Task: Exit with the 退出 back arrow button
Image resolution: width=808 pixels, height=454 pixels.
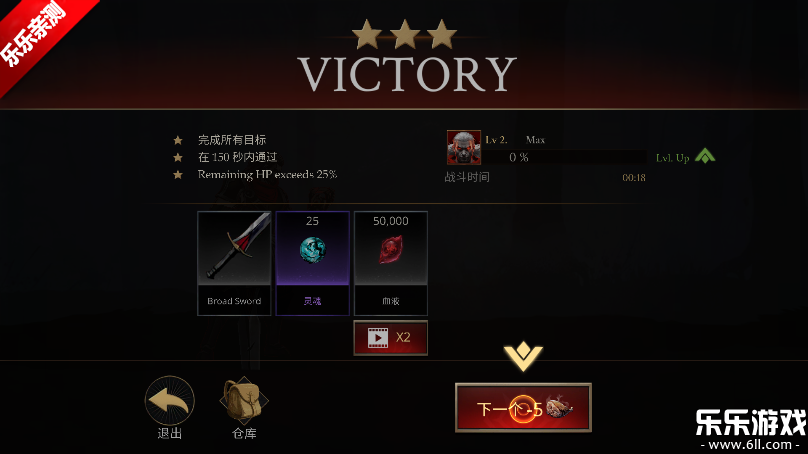Action: point(170,402)
